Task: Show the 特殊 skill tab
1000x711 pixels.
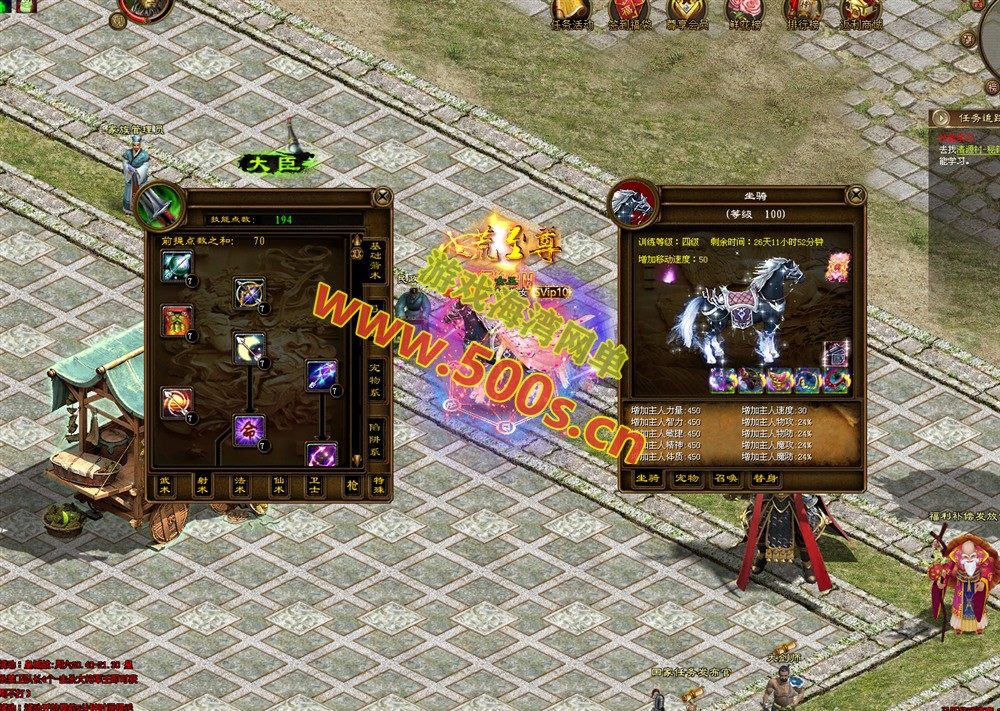Action: (x=376, y=484)
